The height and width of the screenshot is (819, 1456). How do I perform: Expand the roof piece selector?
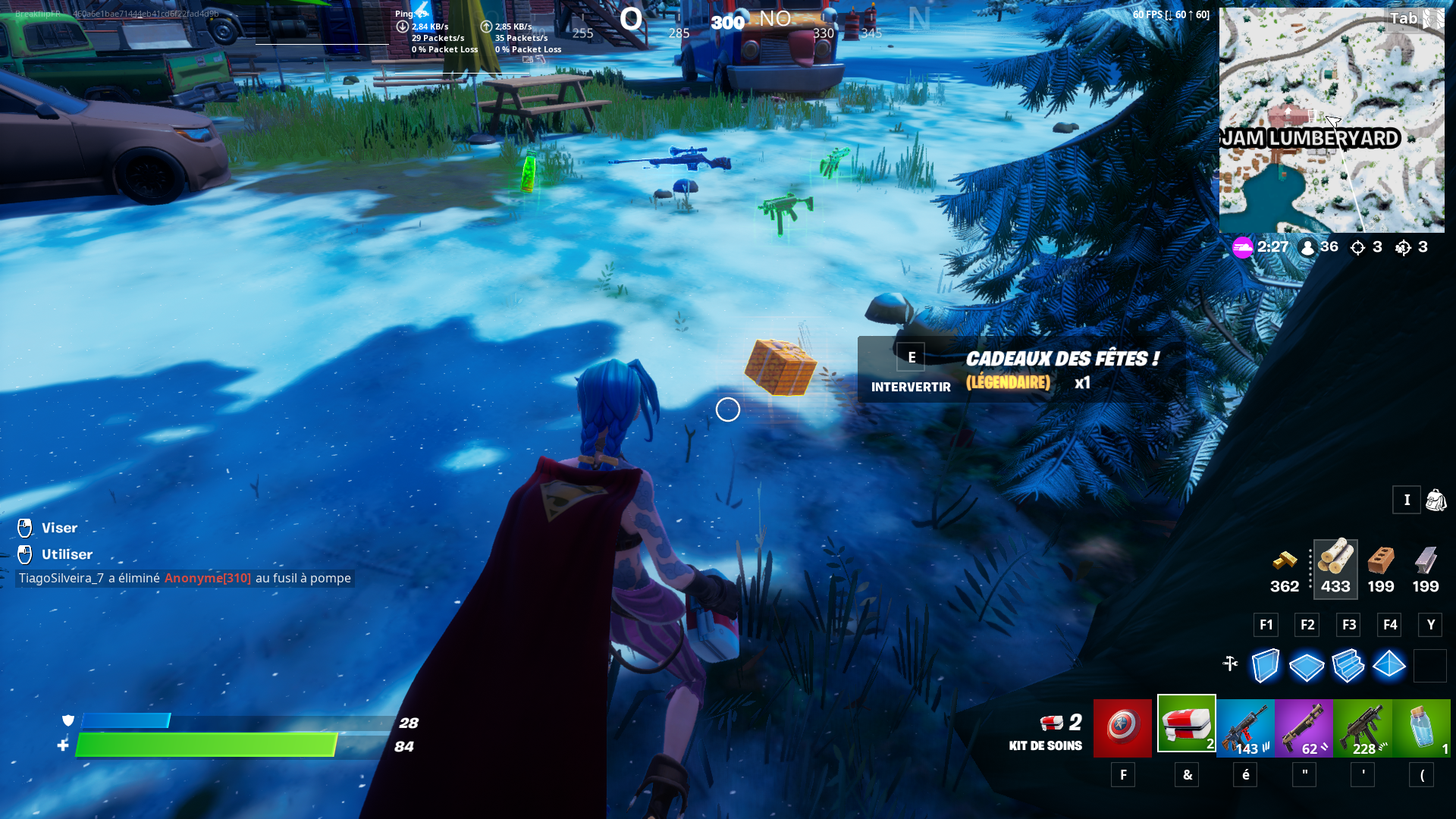1390,665
